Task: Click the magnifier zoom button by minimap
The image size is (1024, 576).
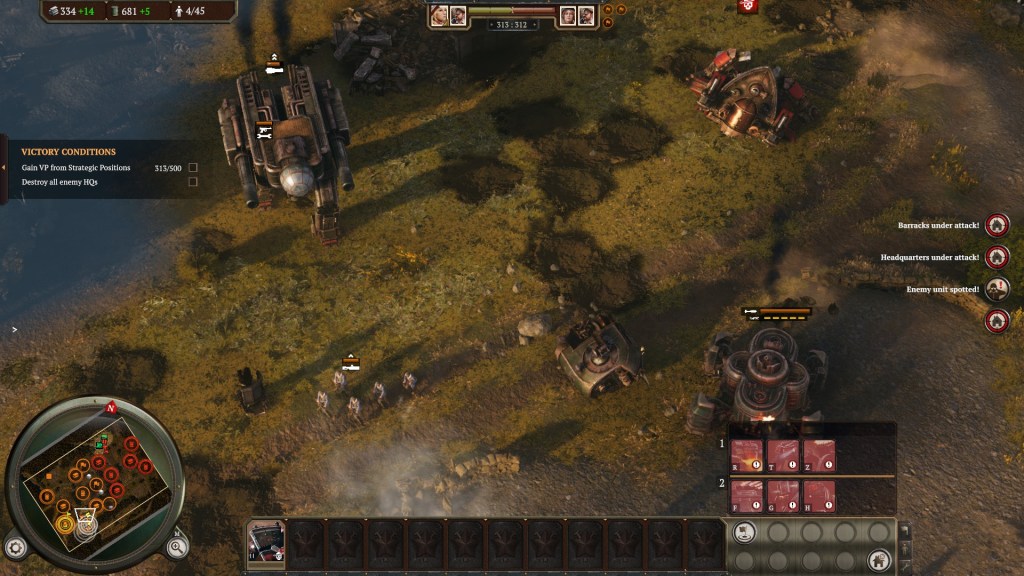Action: click(x=176, y=546)
